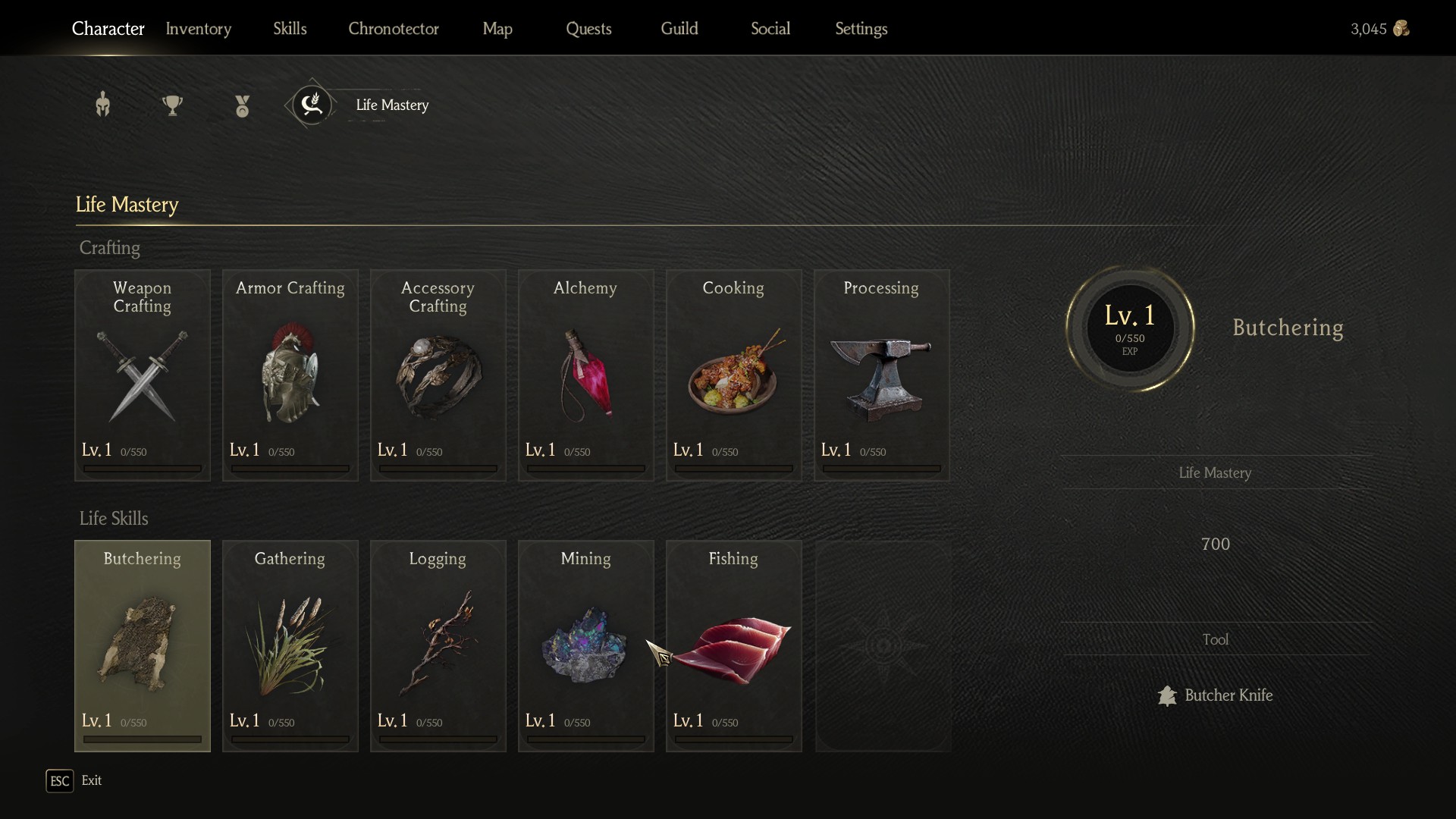
Task: Select the Weapon Crafting card
Action: [143, 375]
